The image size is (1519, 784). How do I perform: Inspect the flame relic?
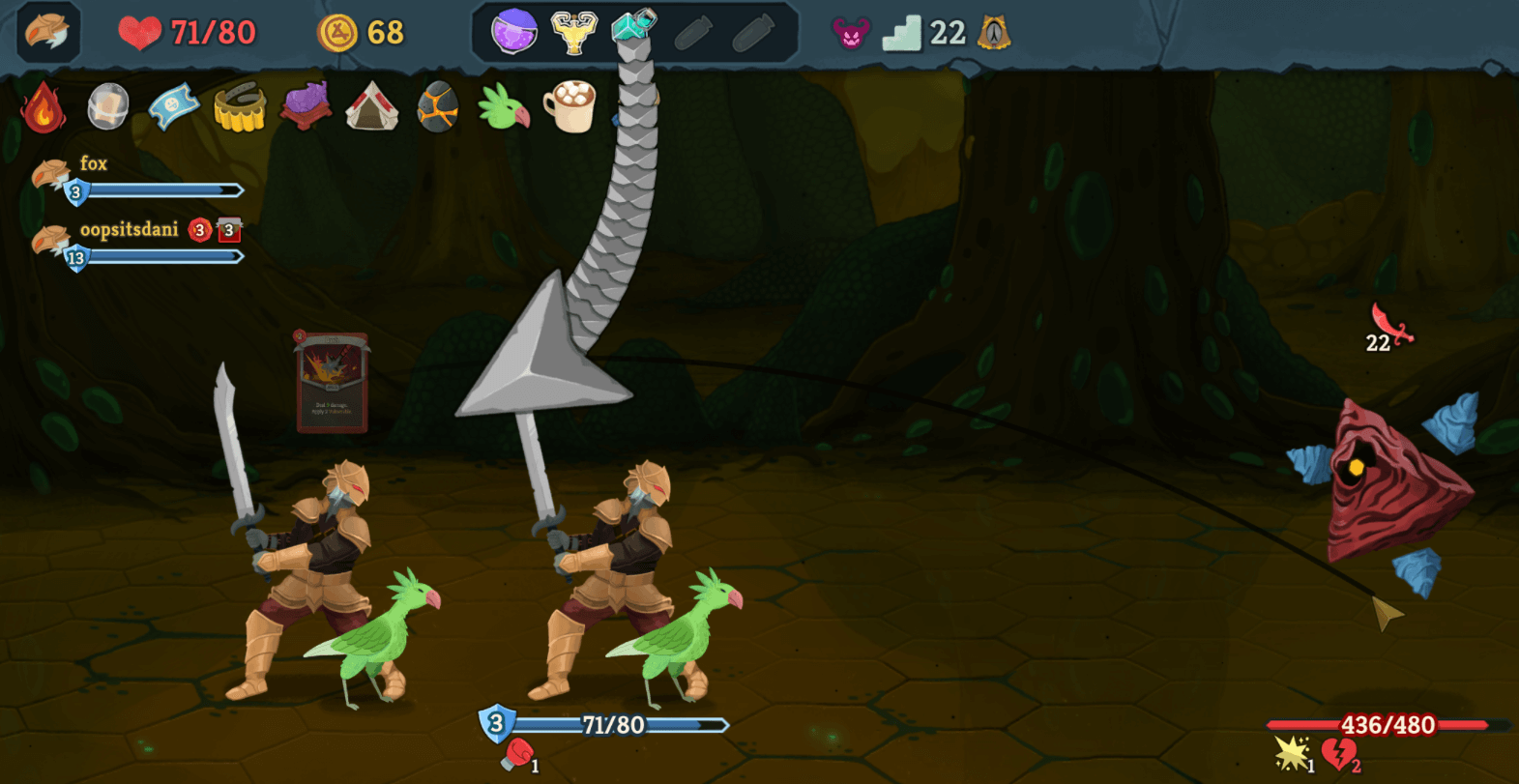point(44,106)
